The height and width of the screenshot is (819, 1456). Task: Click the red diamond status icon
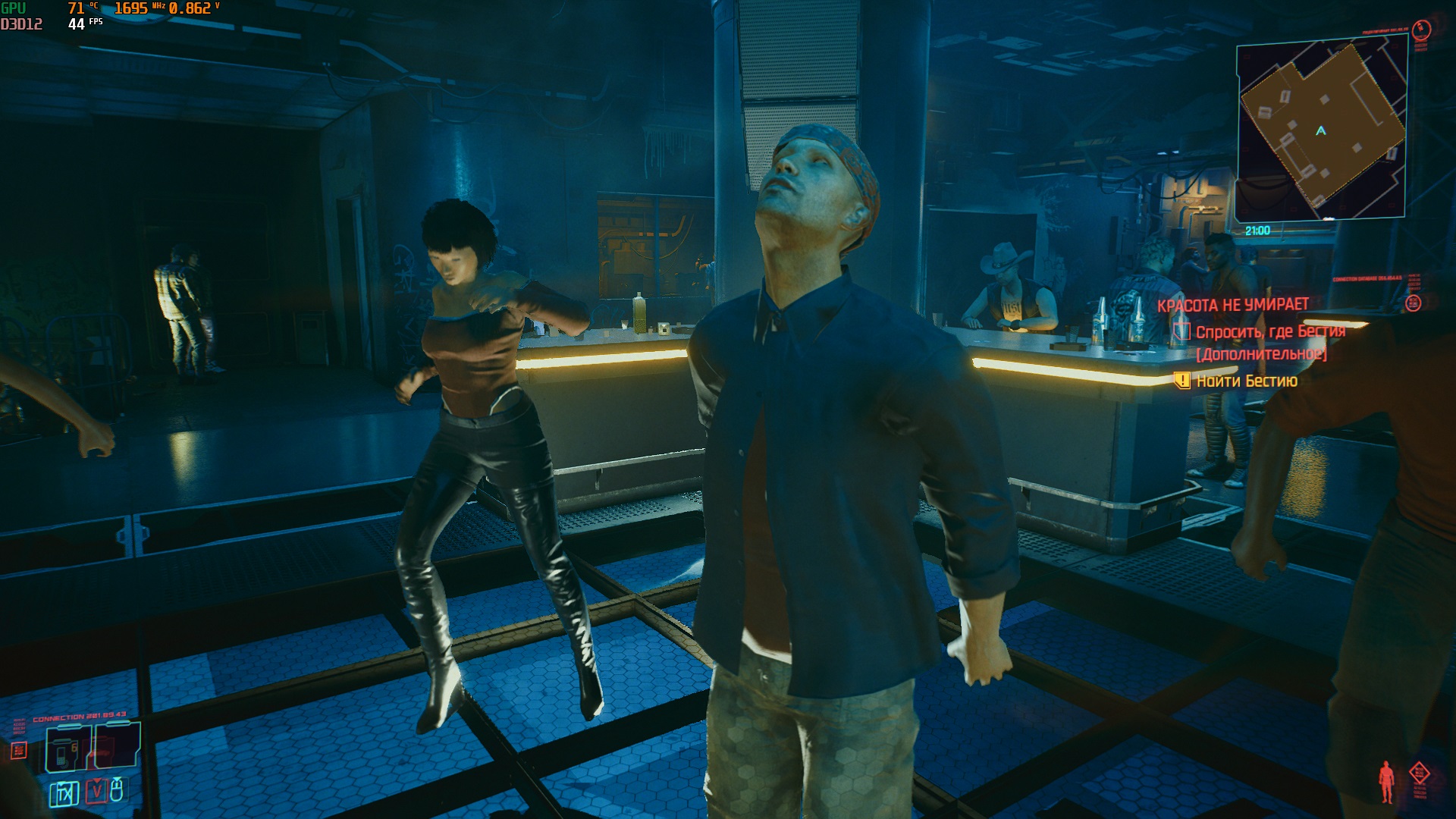point(1420,774)
